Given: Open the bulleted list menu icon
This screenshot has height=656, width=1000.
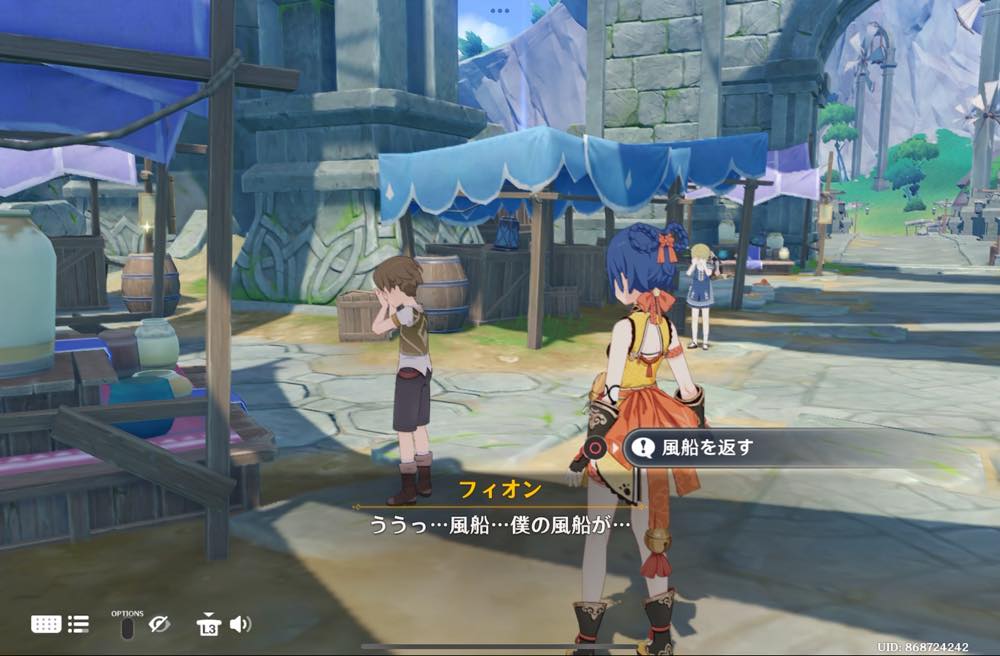Looking at the screenshot, I should point(78,624).
